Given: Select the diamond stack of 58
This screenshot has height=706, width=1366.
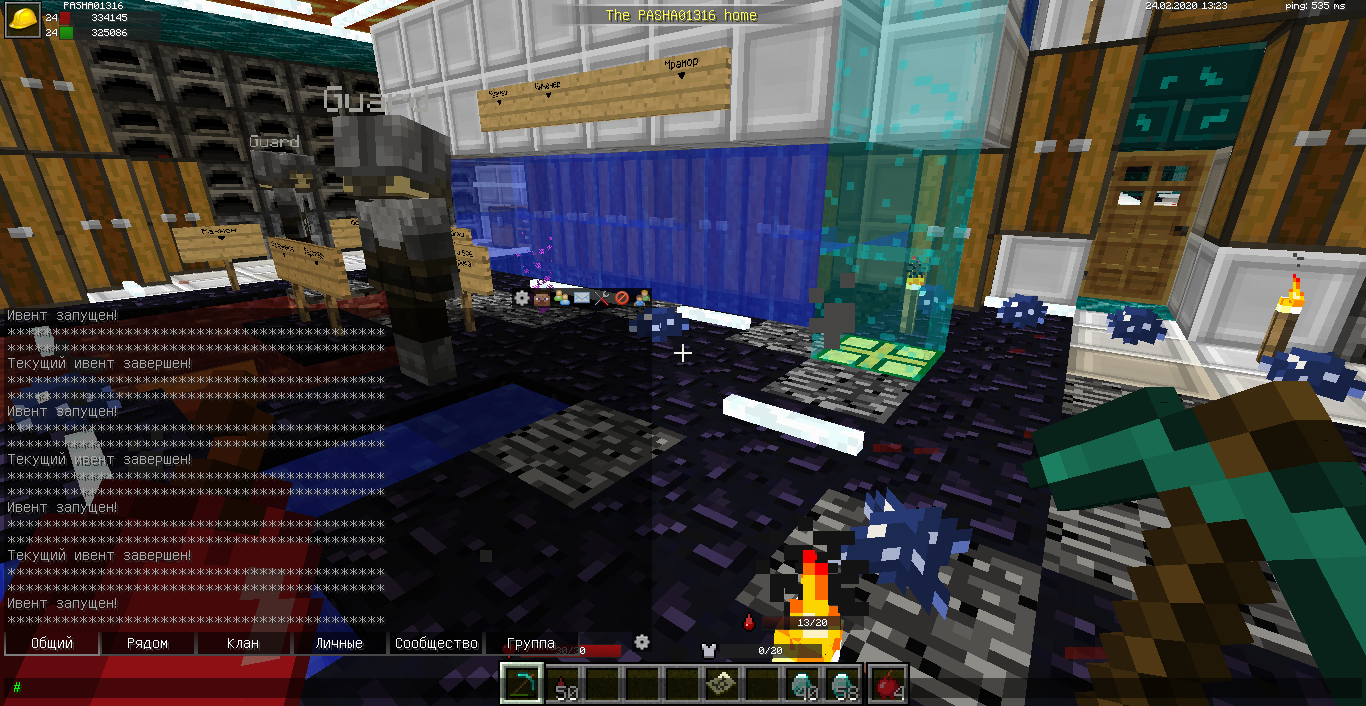Looking at the screenshot, I should (x=845, y=684).
